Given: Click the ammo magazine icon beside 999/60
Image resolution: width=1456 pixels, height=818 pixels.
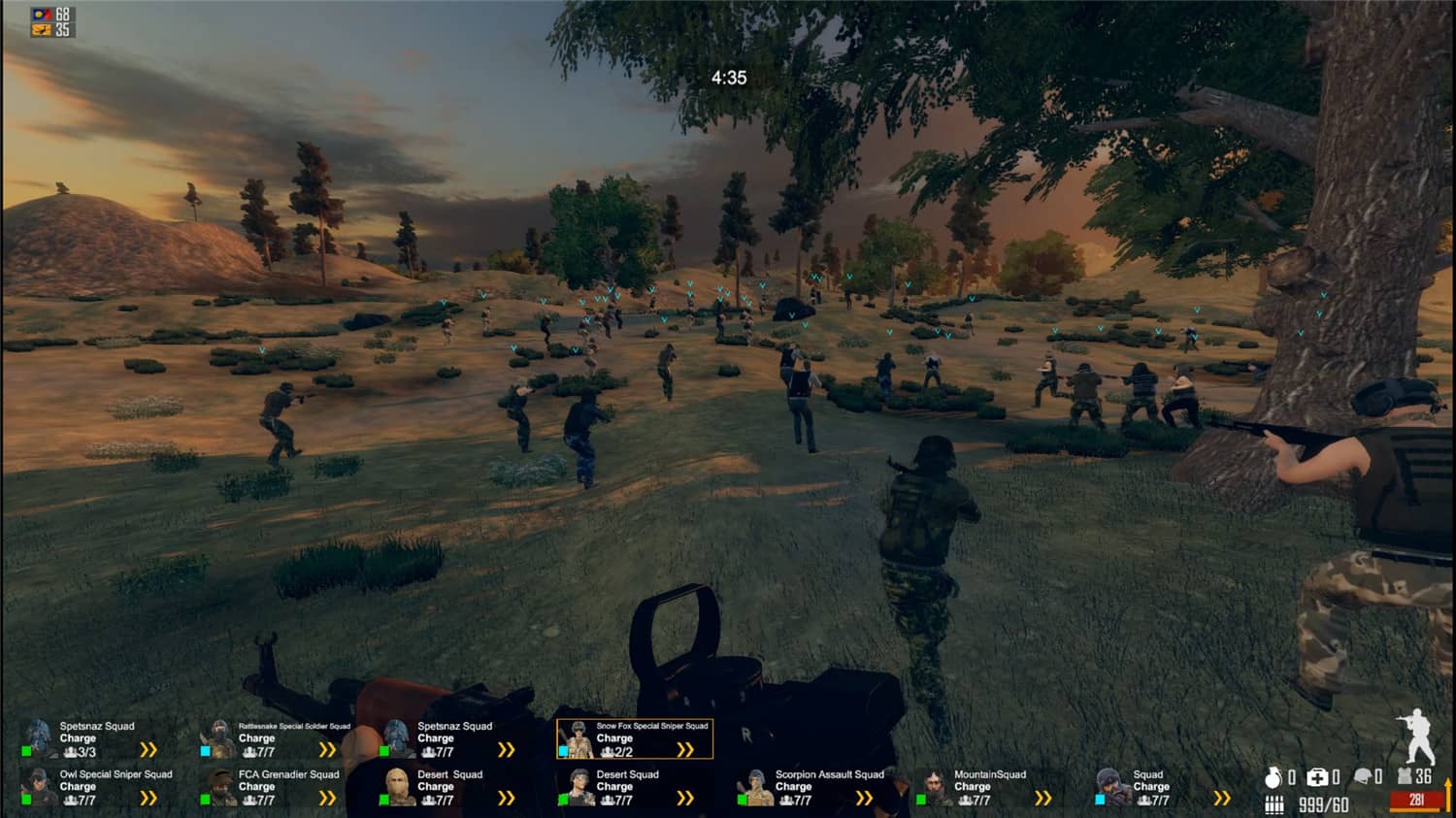Looking at the screenshot, I should click(x=1273, y=803).
